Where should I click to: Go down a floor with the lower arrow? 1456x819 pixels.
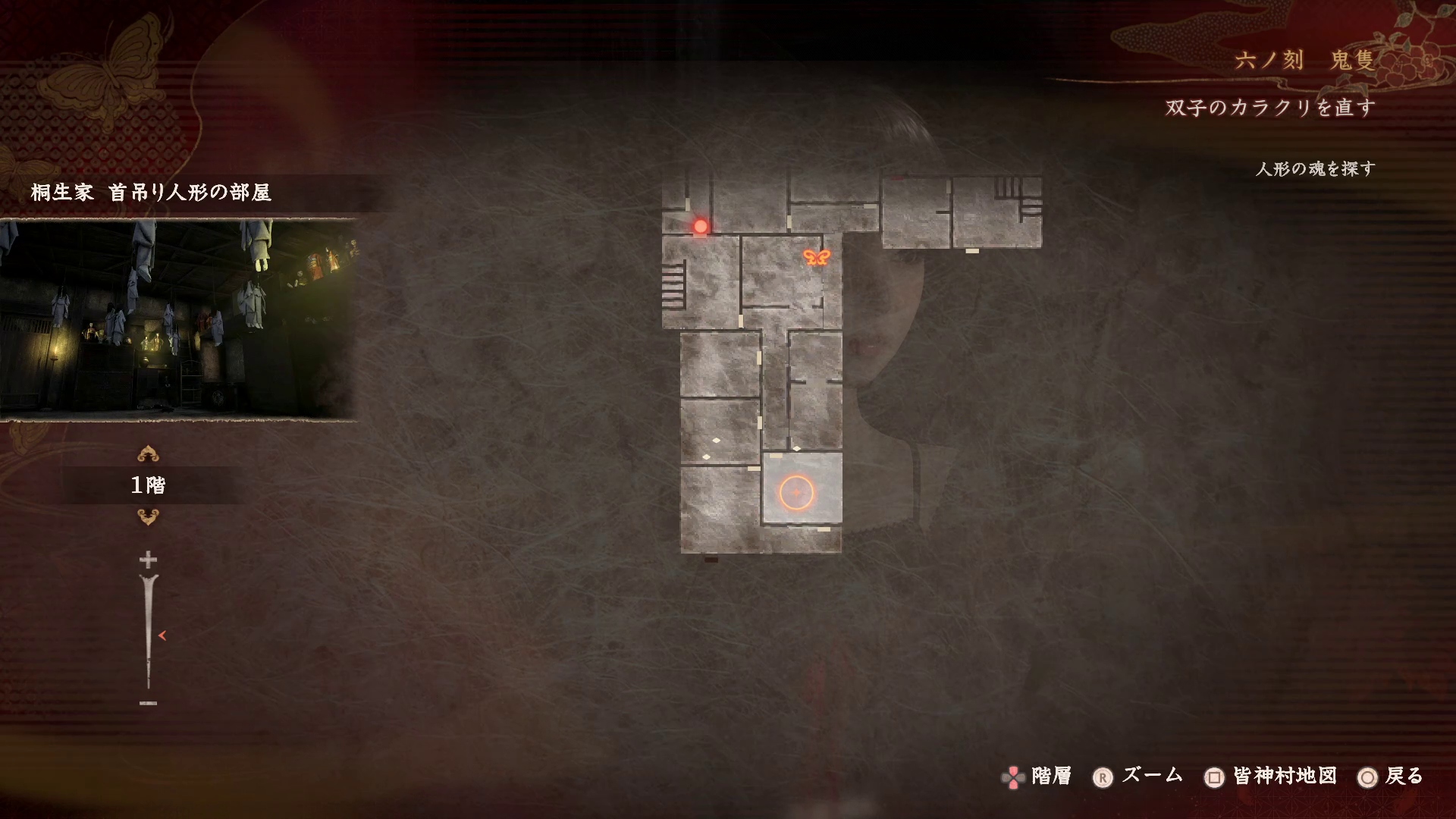(x=148, y=517)
